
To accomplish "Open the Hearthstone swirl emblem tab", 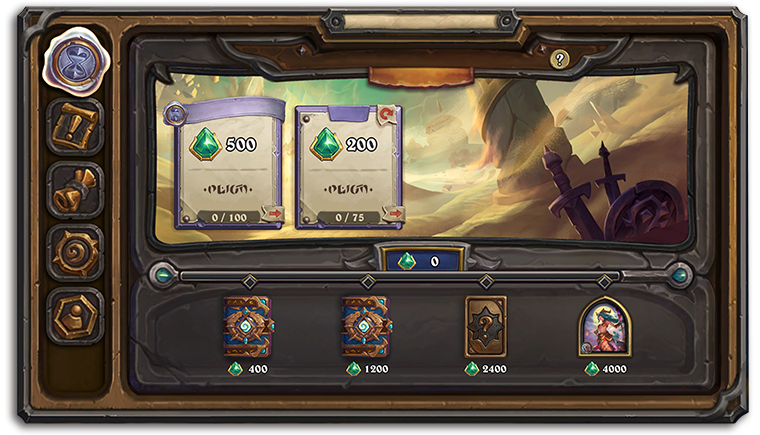I will point(75,253).
